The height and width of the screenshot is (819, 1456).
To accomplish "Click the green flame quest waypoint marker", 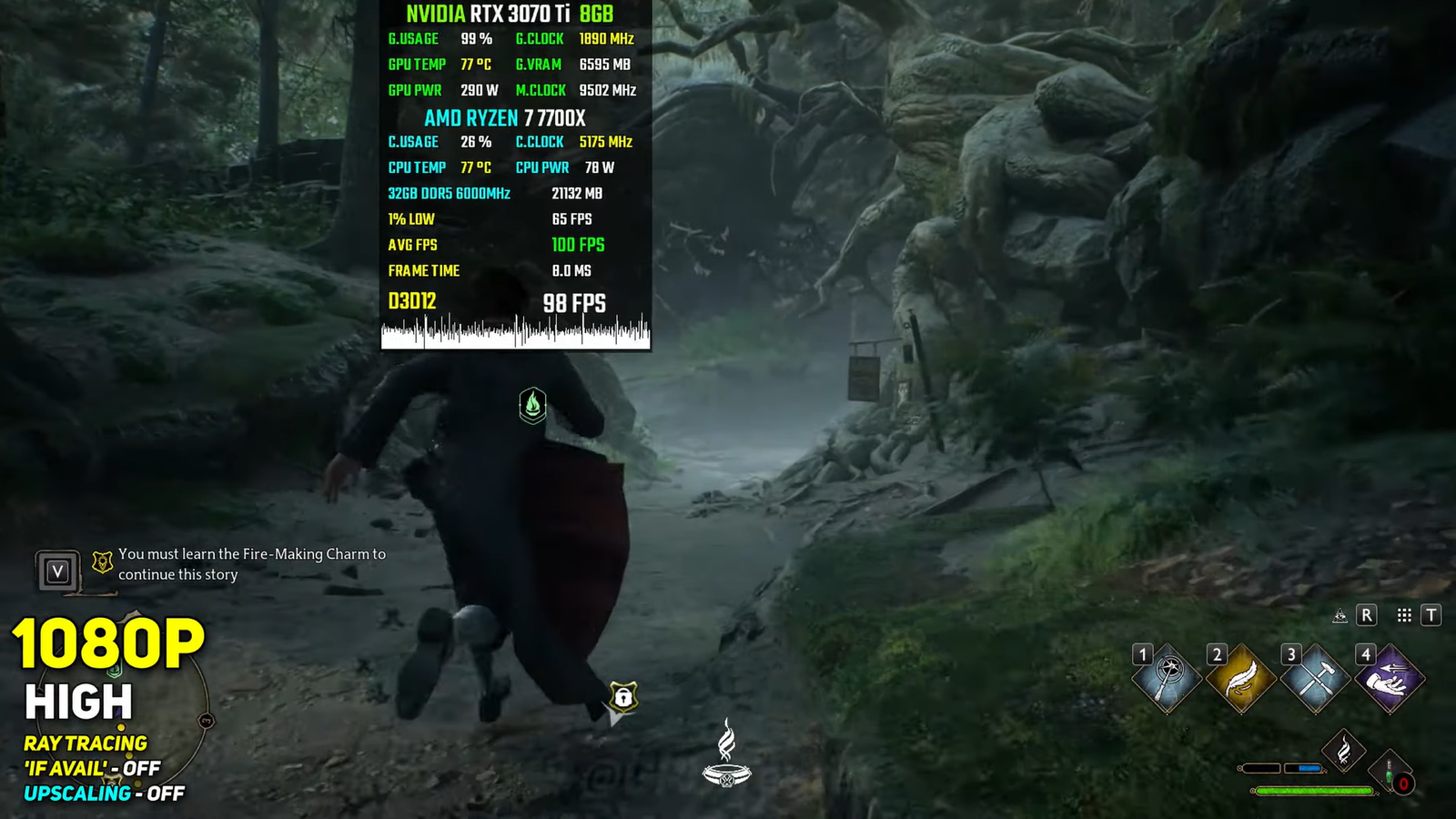I will [x=532, y=405].
